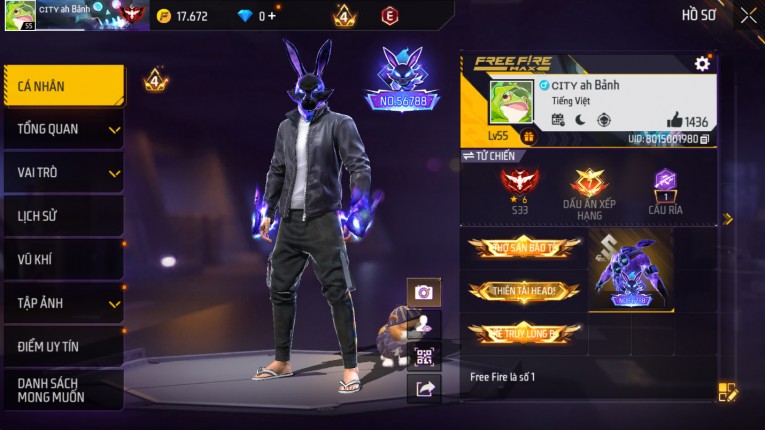Switch to the LỊCH SỬ tab
Image resolution: width=765 pixels, height=430 pixels.
pos(63,216)
